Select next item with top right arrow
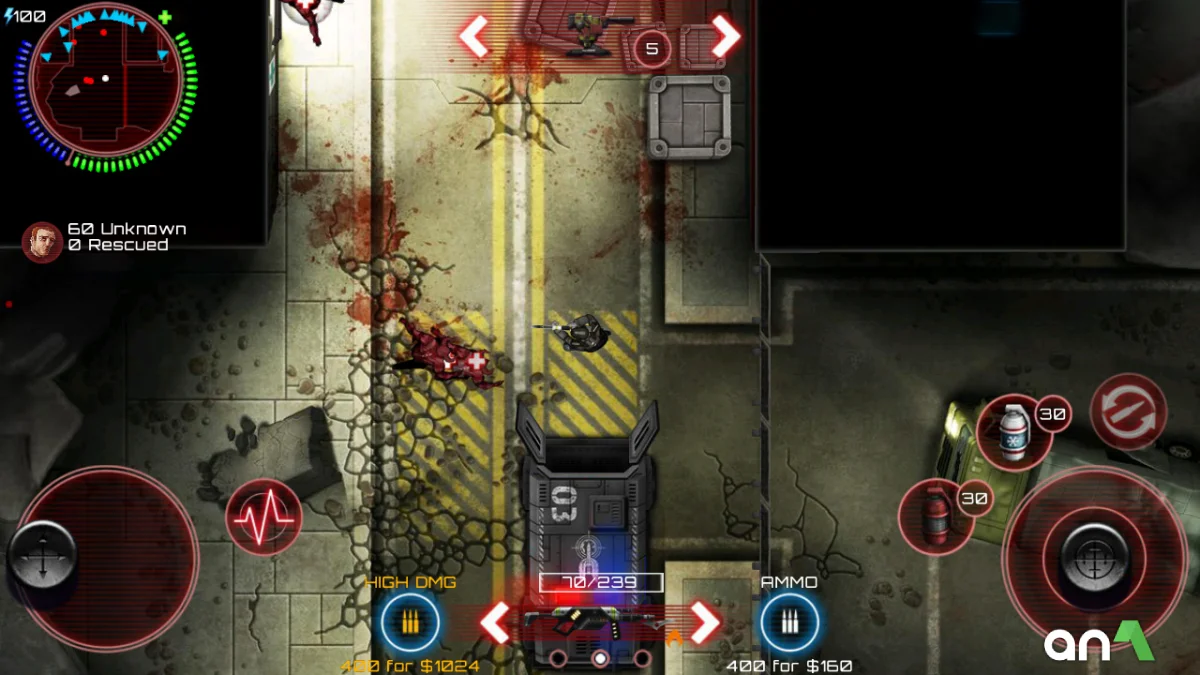Screen dimensions: 1200x675 pyautogui.click(x=726, y=37)
